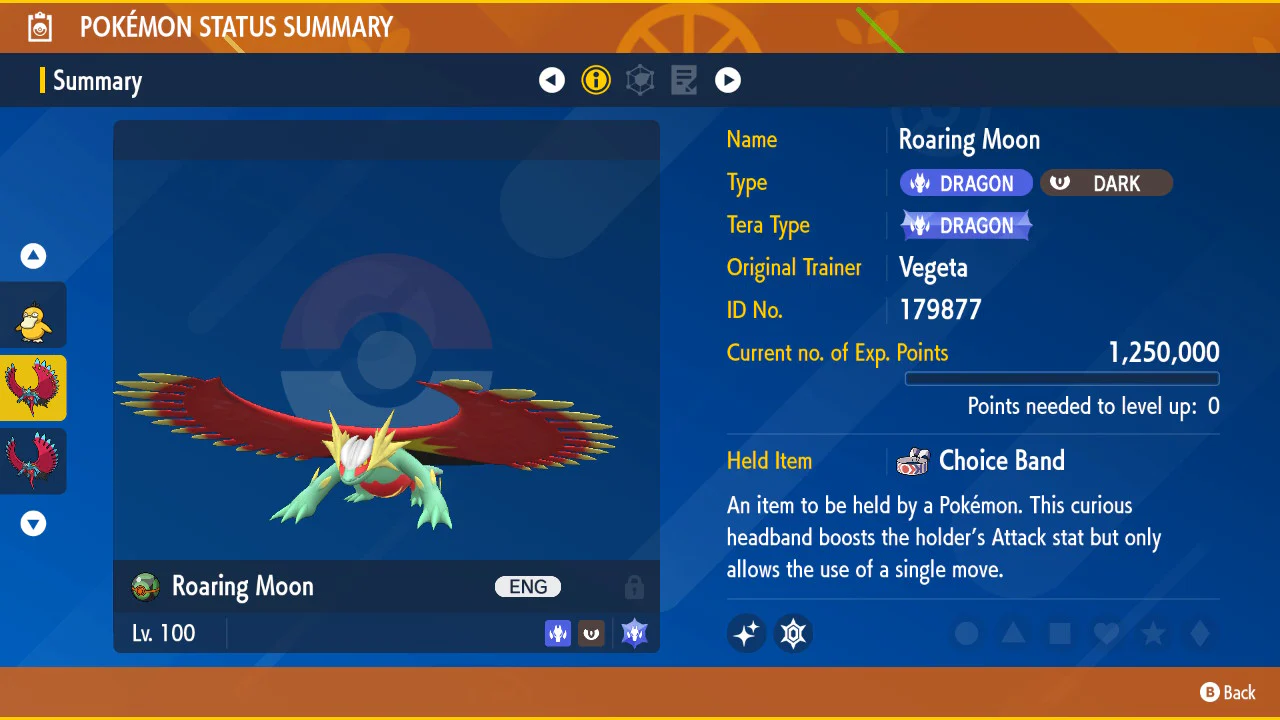Image resolution: width=1280 pixels, height=720 pixels.
Task: Select the info summary tab icon
Action: (x=596, y=80)
